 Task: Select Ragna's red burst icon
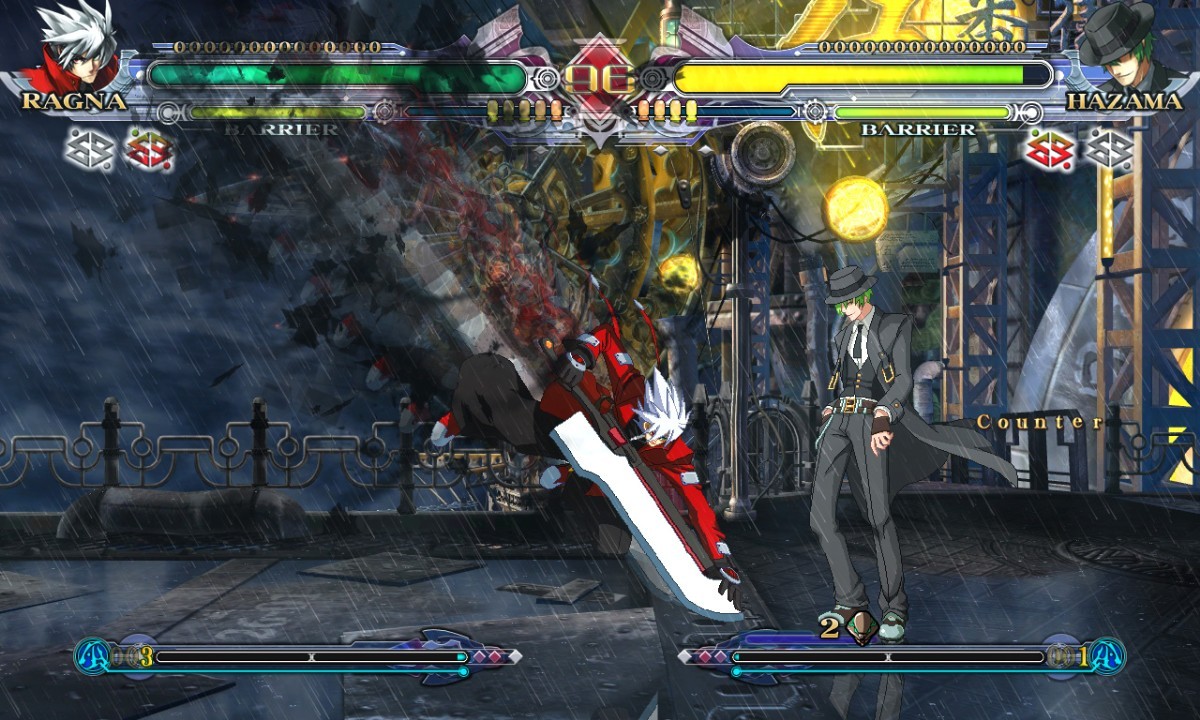(148, 150)
